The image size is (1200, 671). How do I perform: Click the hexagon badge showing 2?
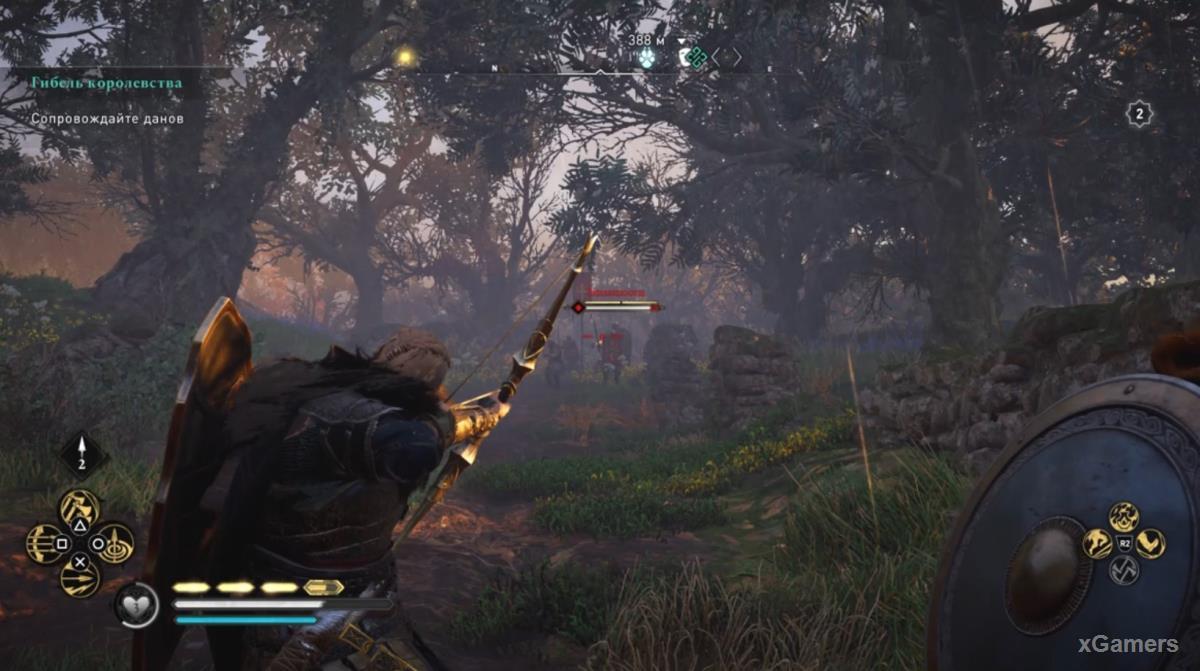coord(1139,114)
